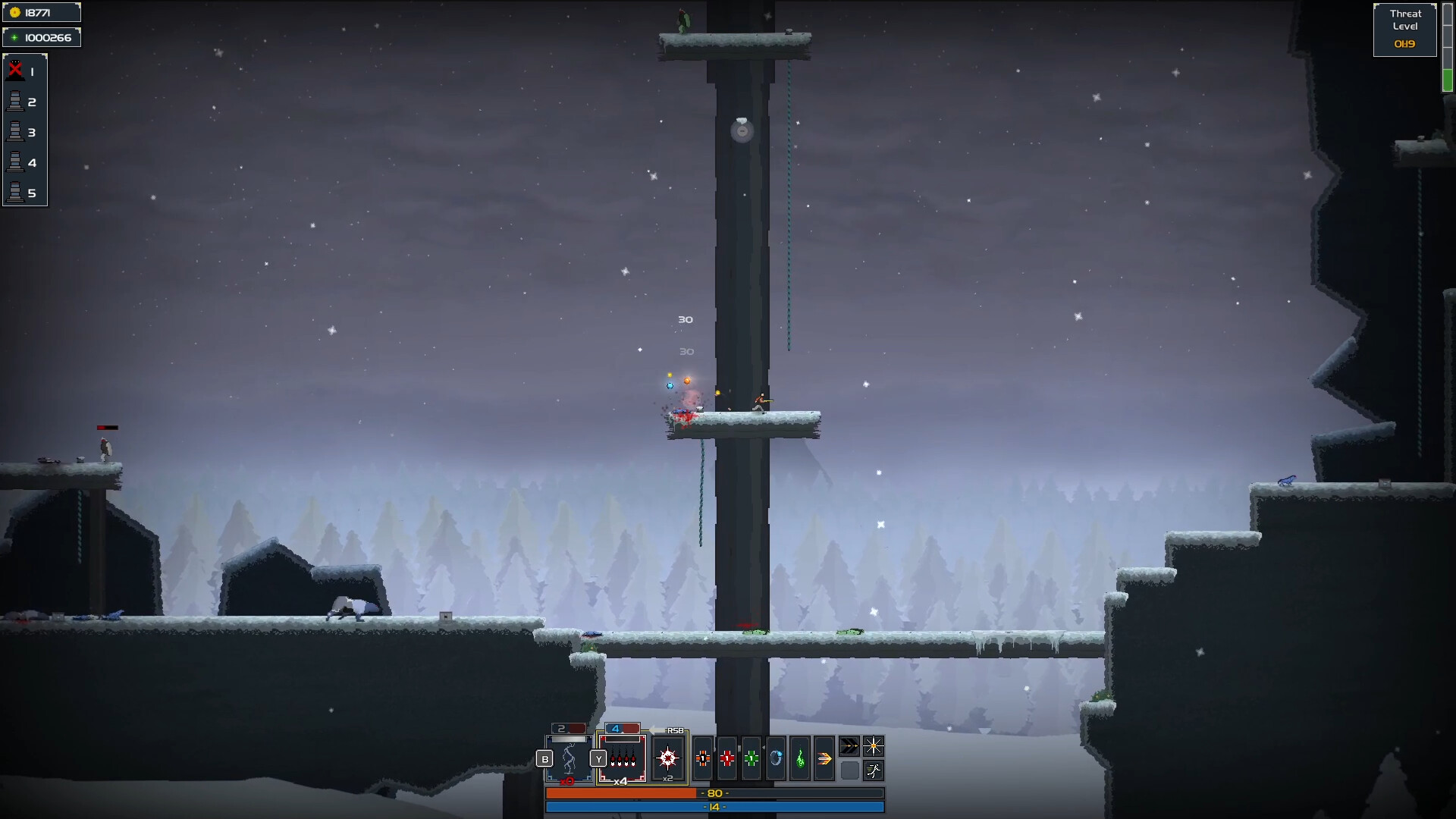Click the green essence counter showing 1000266

pos(42,36)
